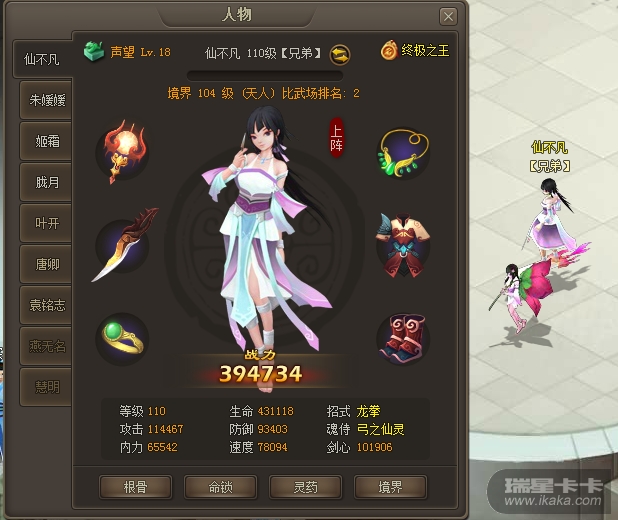Switch to the 仙不凡 character tab
Viewport: 618px width, 520px height.
(x=42, y=59)
